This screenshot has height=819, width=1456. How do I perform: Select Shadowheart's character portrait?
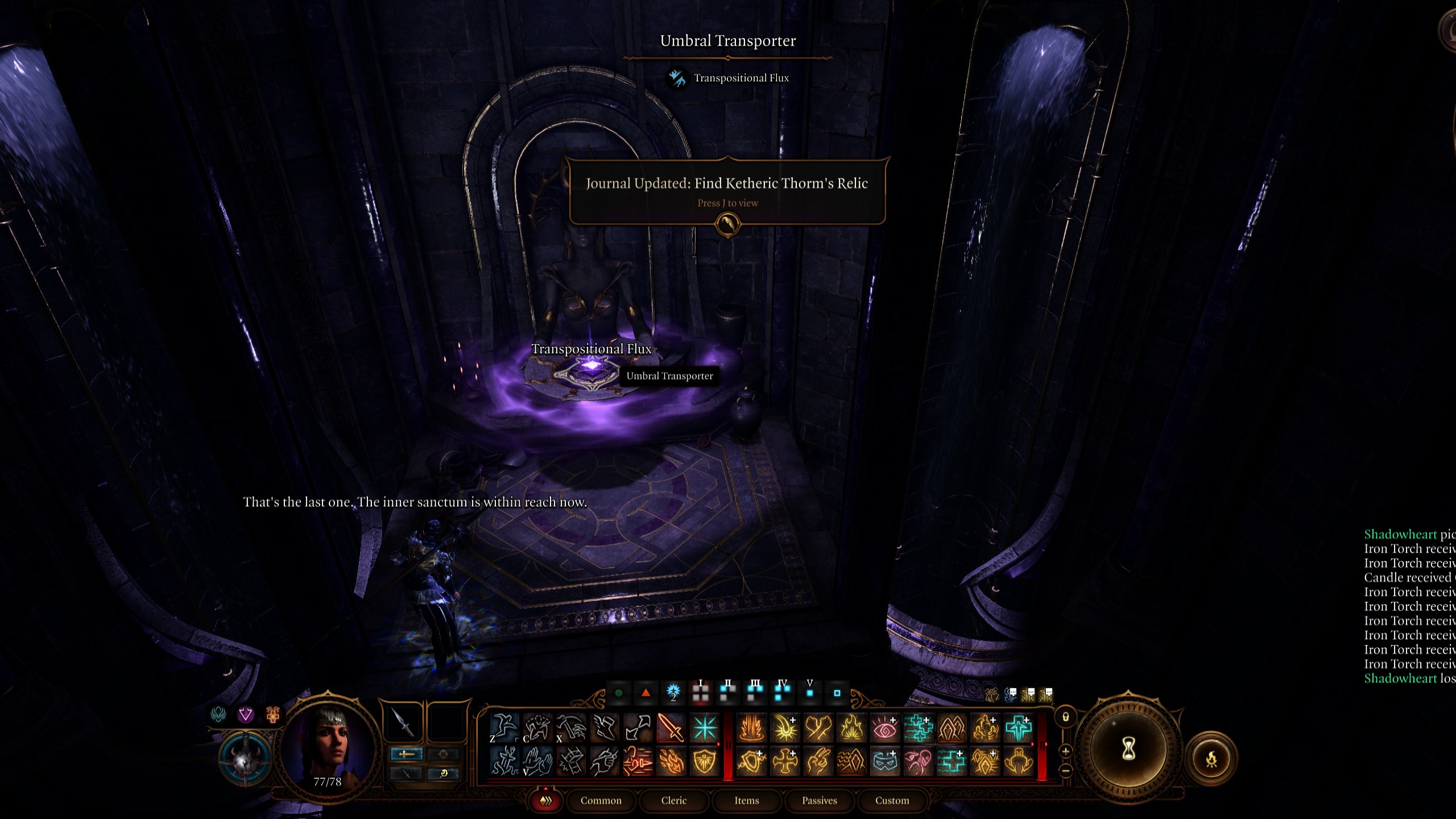pos(330,746)
